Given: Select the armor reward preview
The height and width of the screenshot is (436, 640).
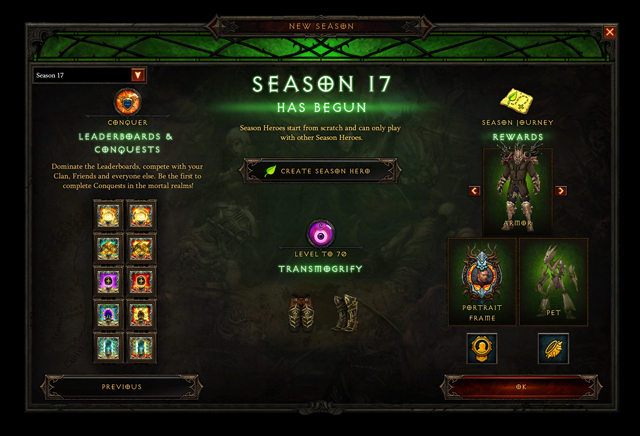Looking at the screenshot, I should [518, 190].
